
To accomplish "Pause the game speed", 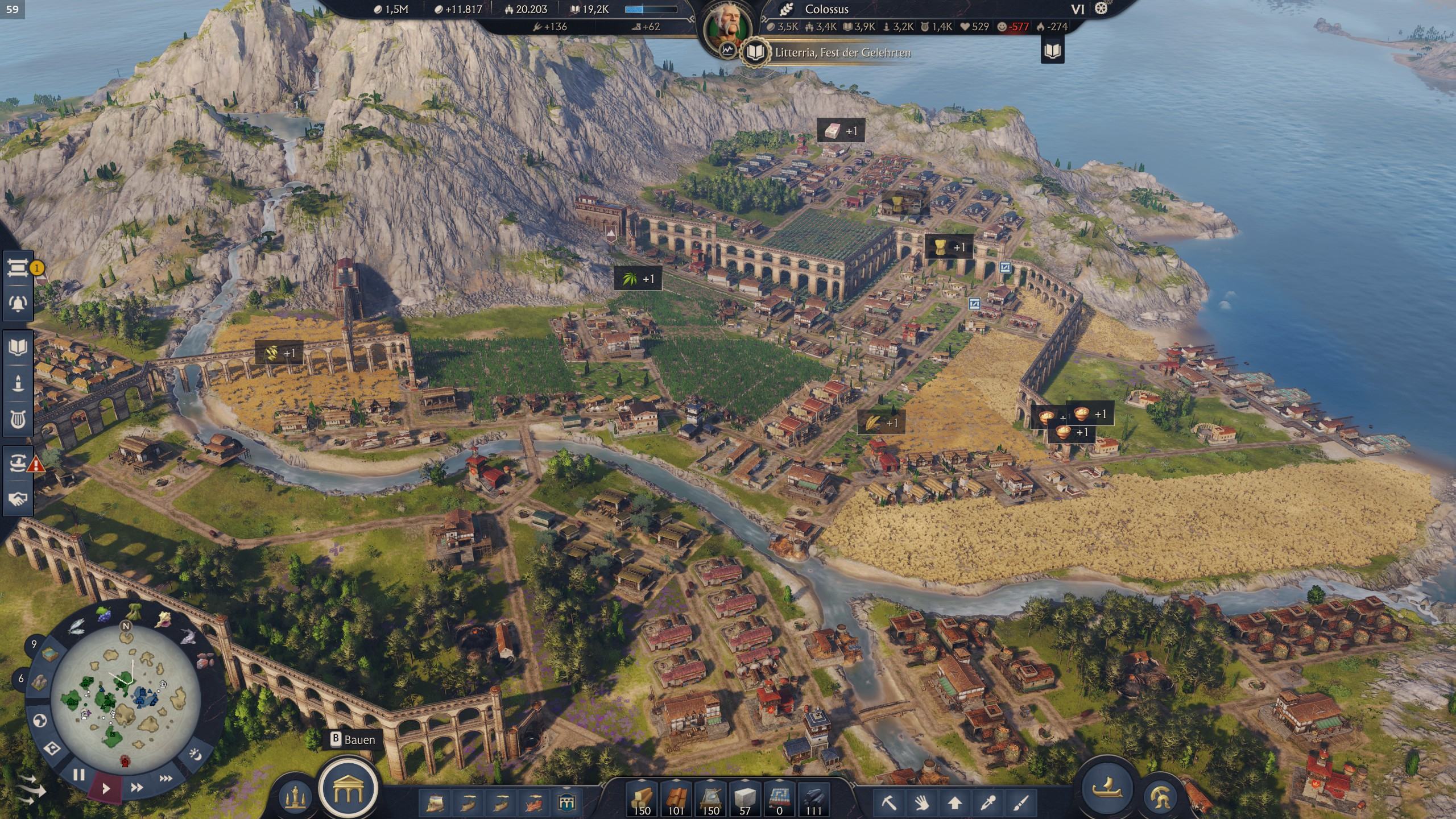I will (78, 775).
